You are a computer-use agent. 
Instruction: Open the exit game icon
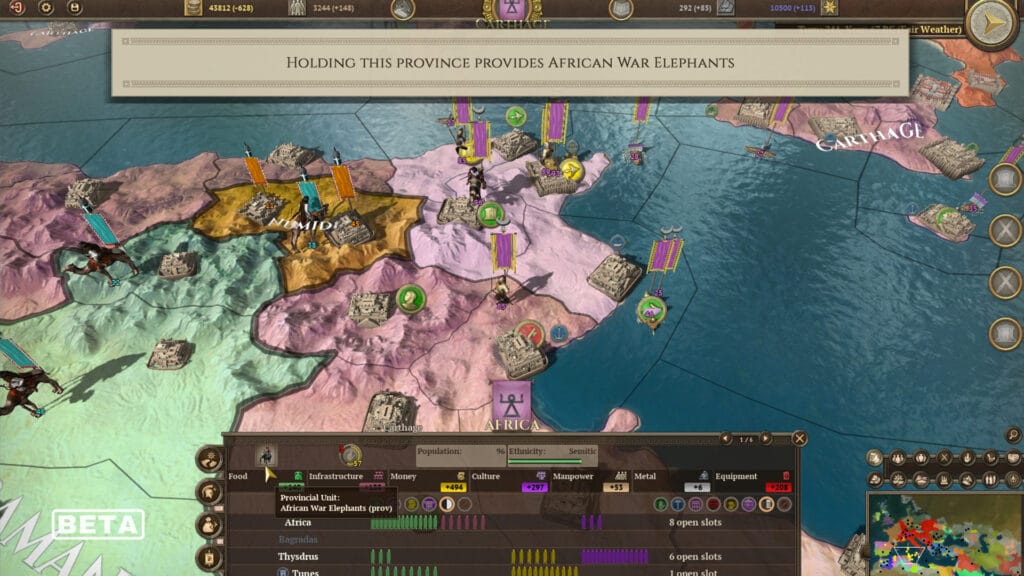pos(18,8)
